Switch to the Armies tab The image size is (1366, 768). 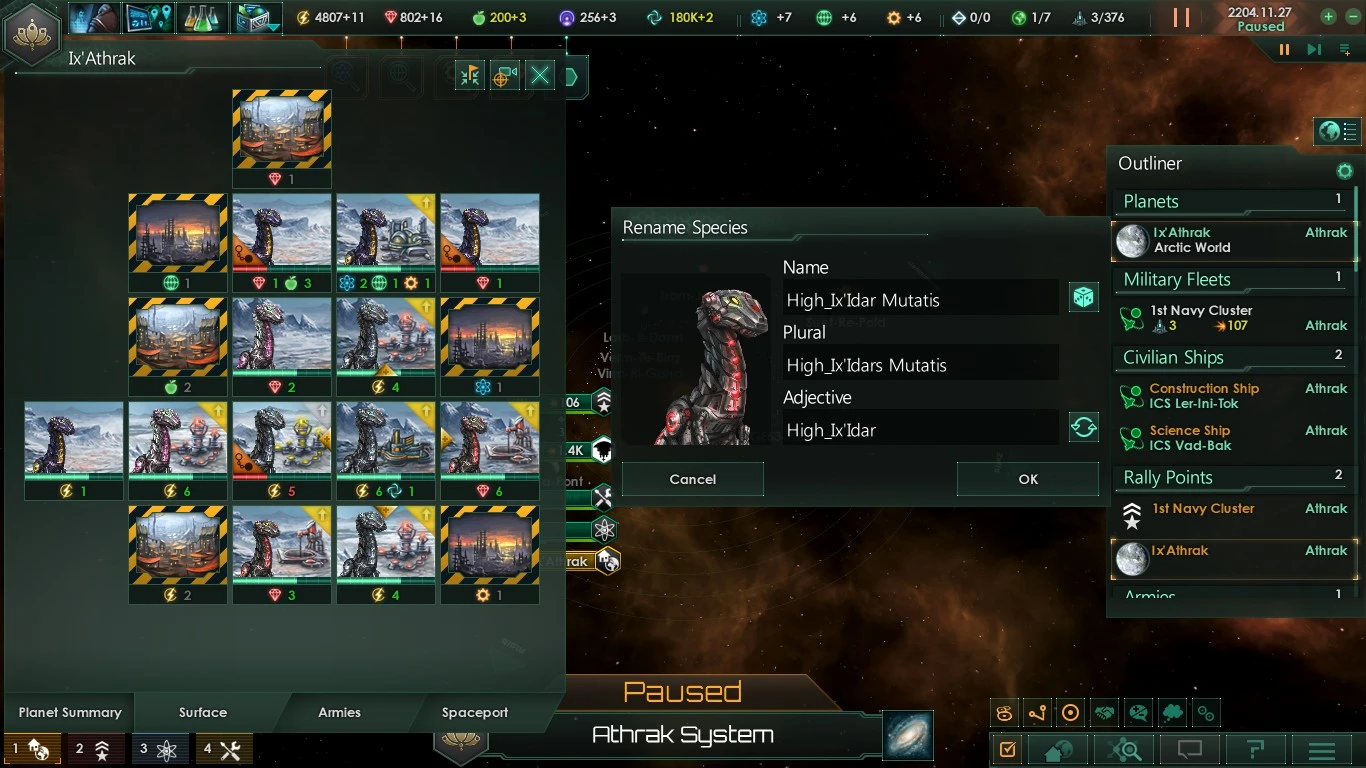pyautogui.click(x=339, y=712)
